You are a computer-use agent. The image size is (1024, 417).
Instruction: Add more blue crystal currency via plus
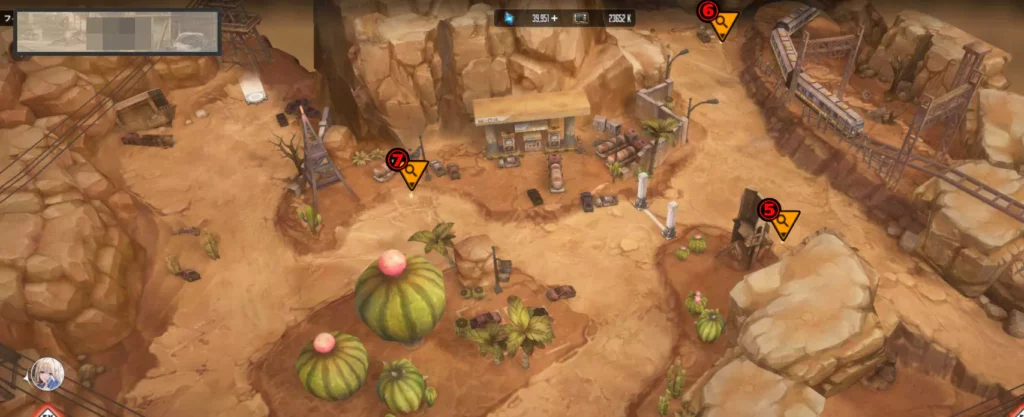click(565, 18)
